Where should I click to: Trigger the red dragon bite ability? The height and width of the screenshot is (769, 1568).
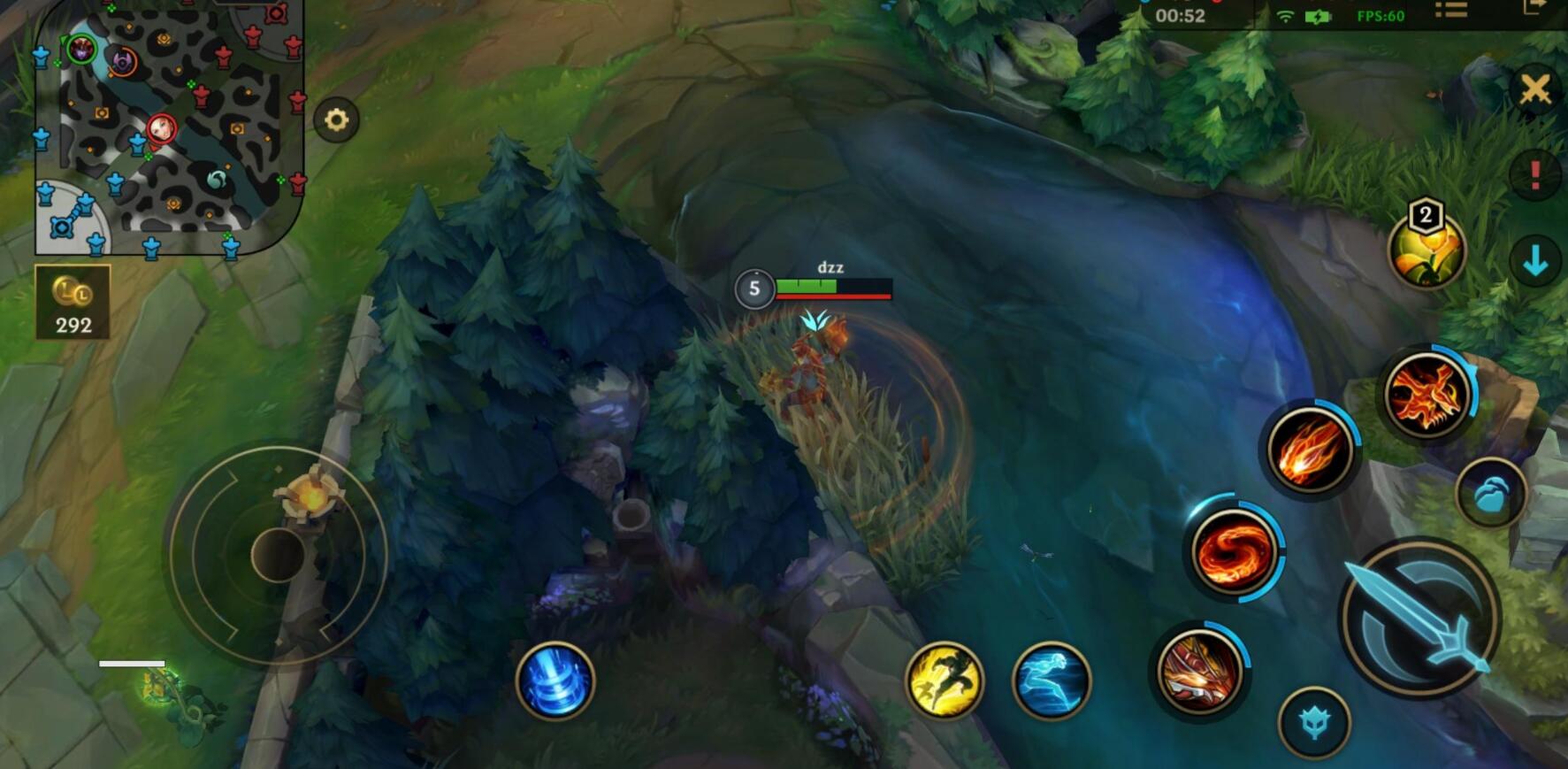click(1198, 672)
